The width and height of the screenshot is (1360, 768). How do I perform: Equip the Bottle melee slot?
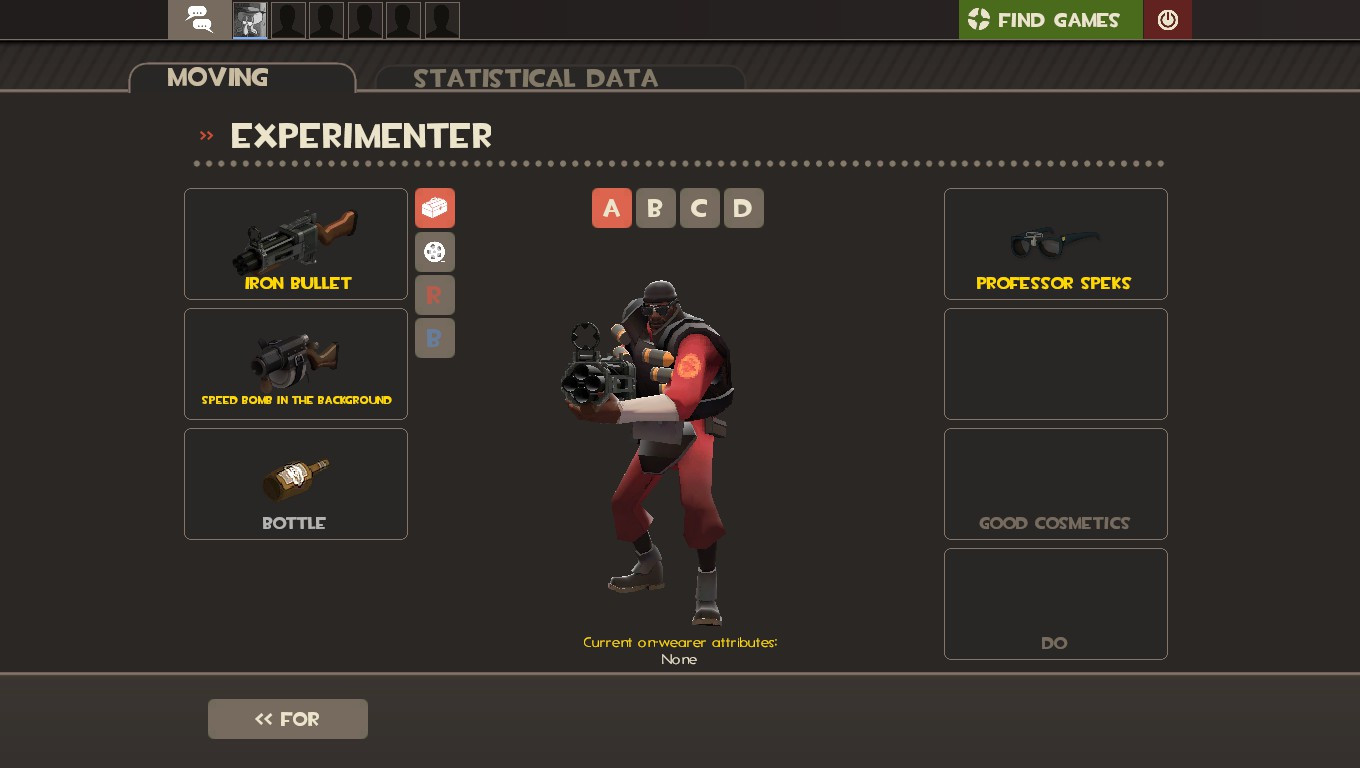click(296, 484)
